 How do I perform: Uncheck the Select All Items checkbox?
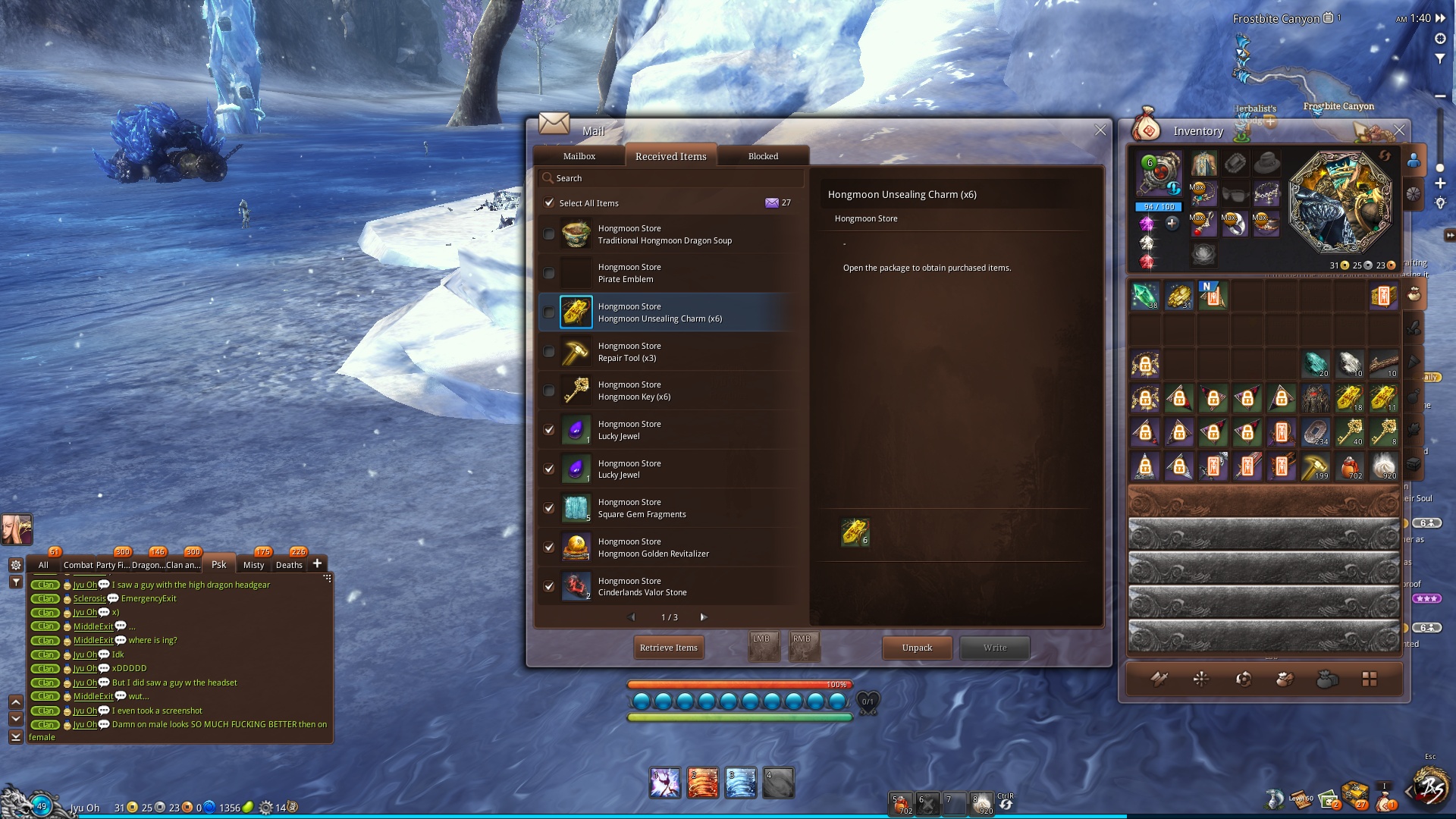click(x=549, y=203)
